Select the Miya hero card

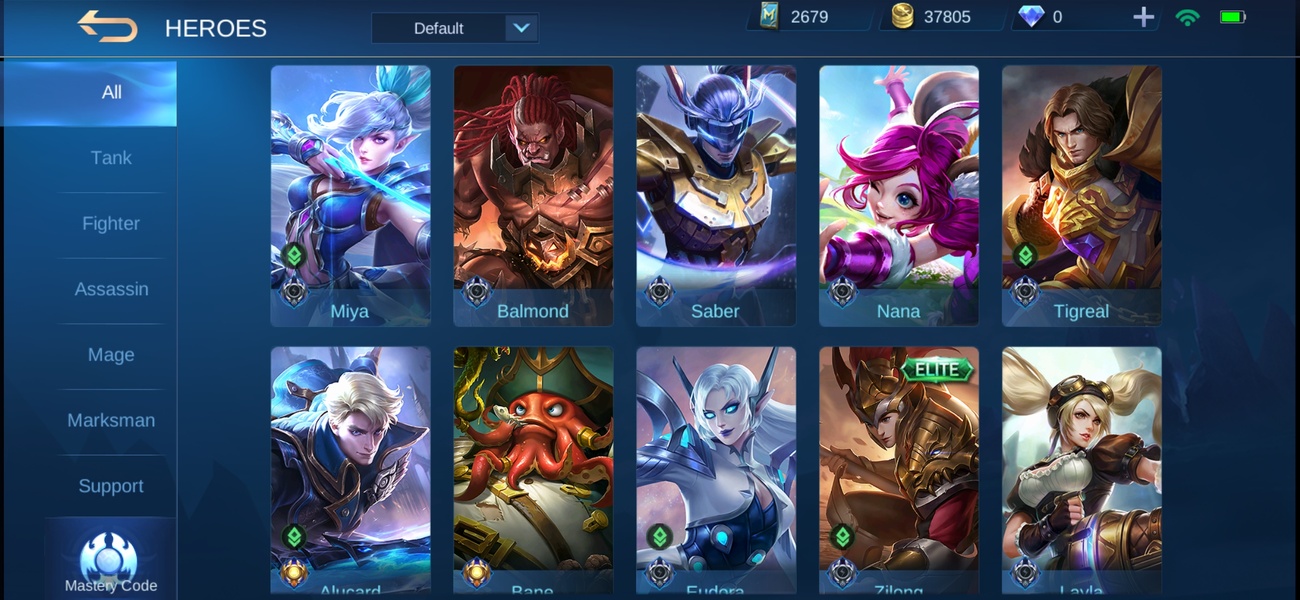coord(351,195)
